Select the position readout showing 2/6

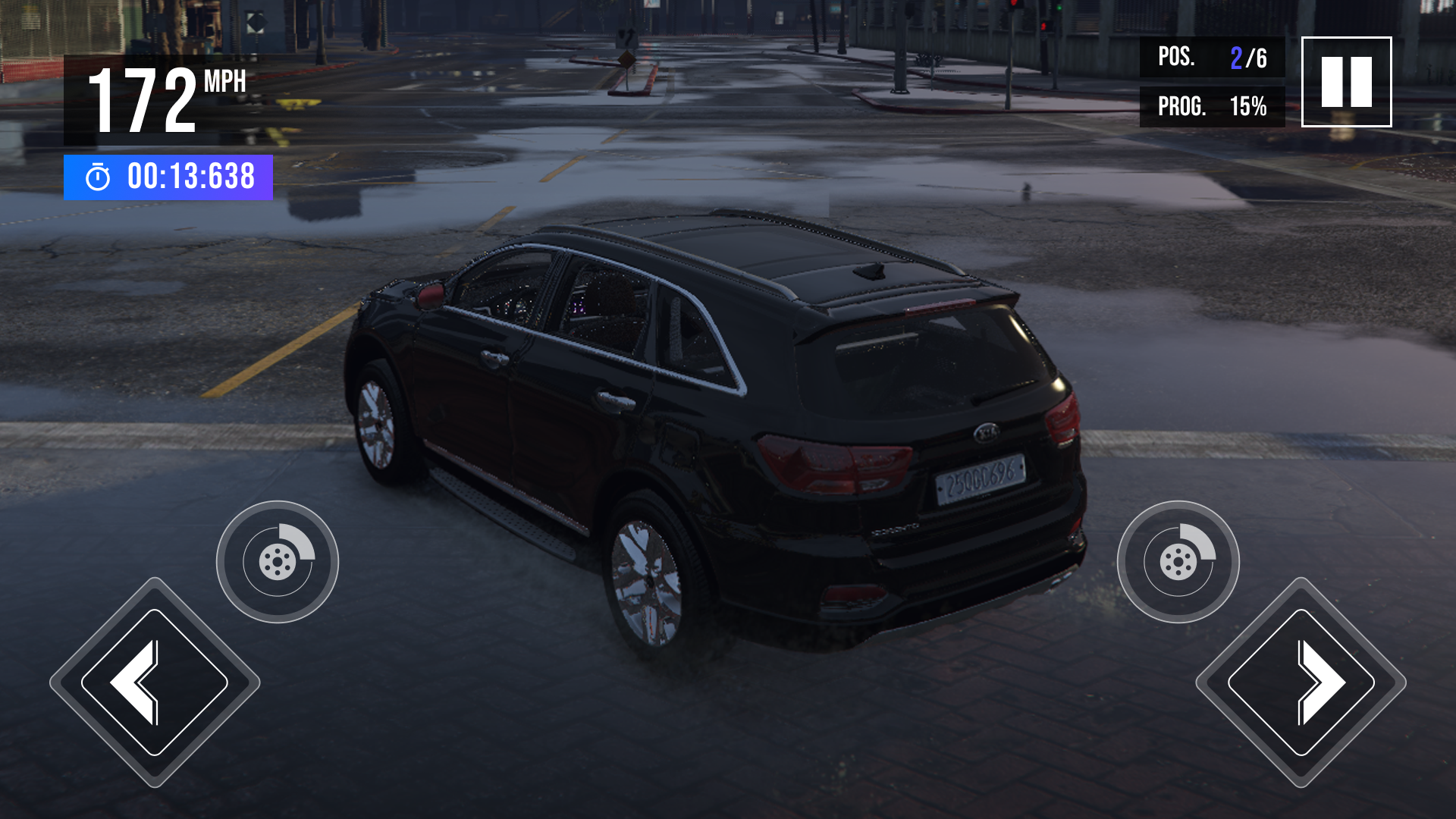(x=1243, y=58)
